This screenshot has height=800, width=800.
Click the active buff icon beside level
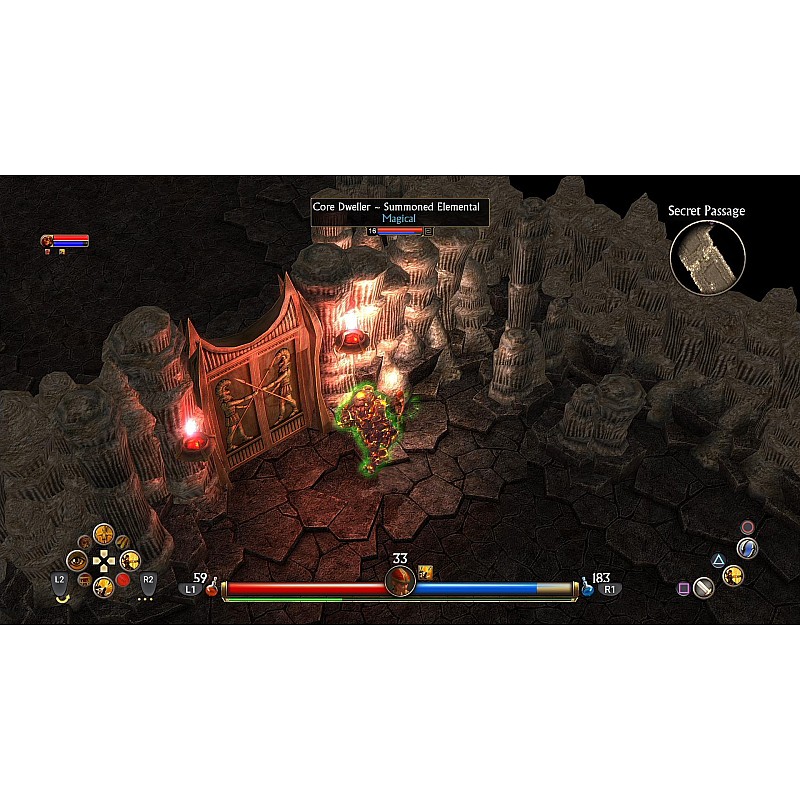tap(425, 572)
